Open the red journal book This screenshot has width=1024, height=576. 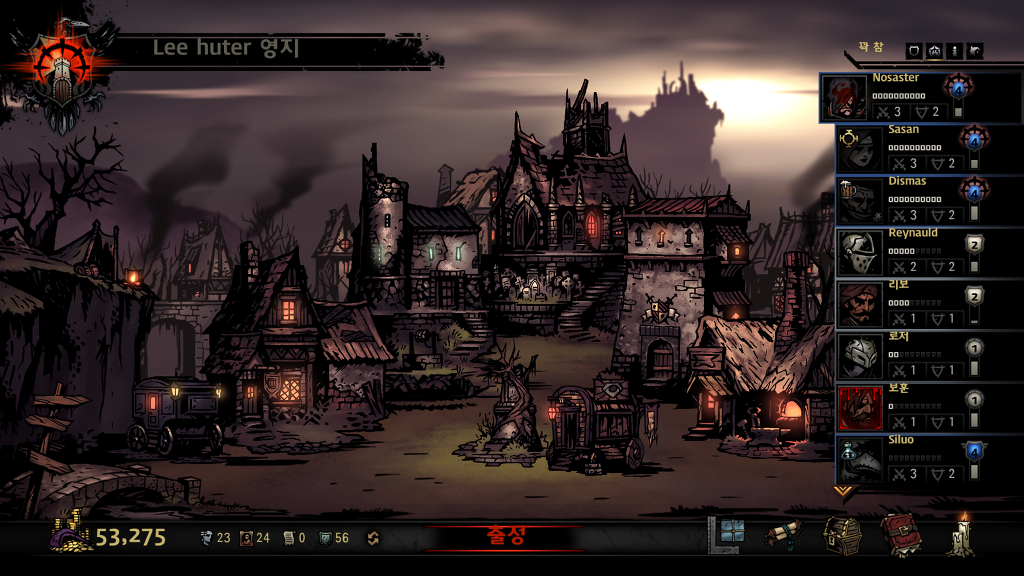click(x=899, y=535)
